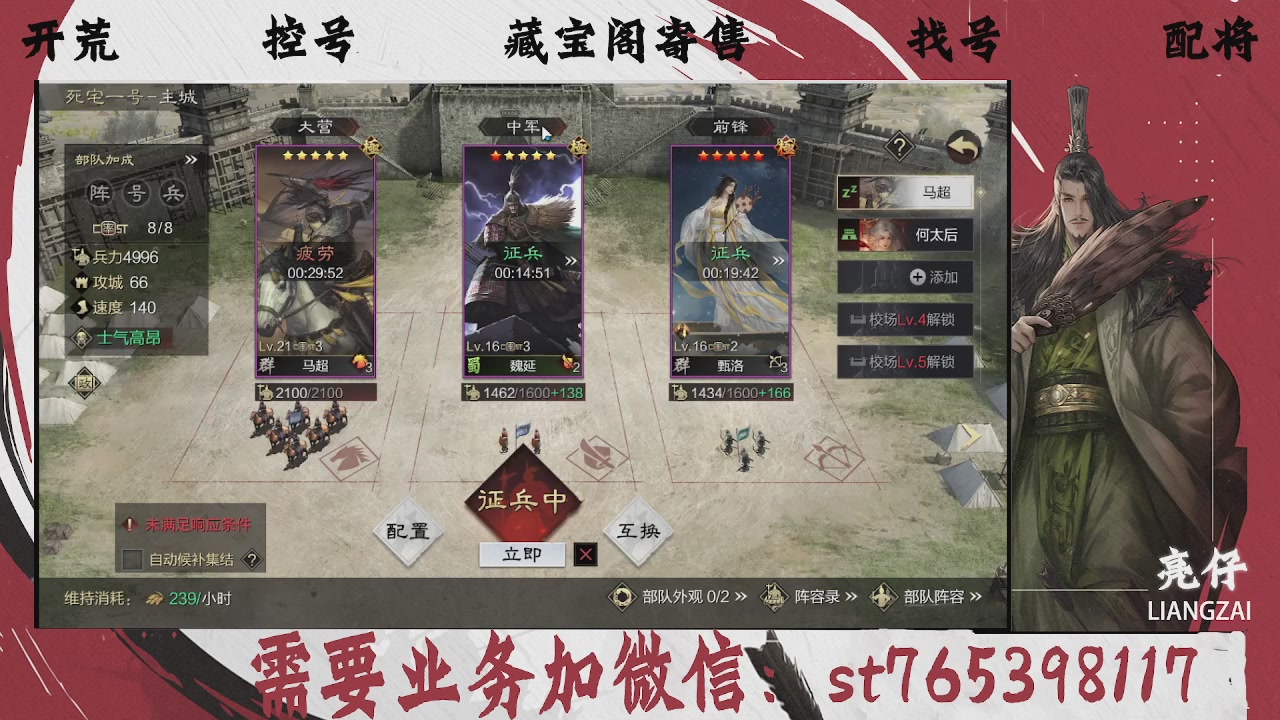
Task: Open the 部队阵容 formation icon
Action: point(884,596)
